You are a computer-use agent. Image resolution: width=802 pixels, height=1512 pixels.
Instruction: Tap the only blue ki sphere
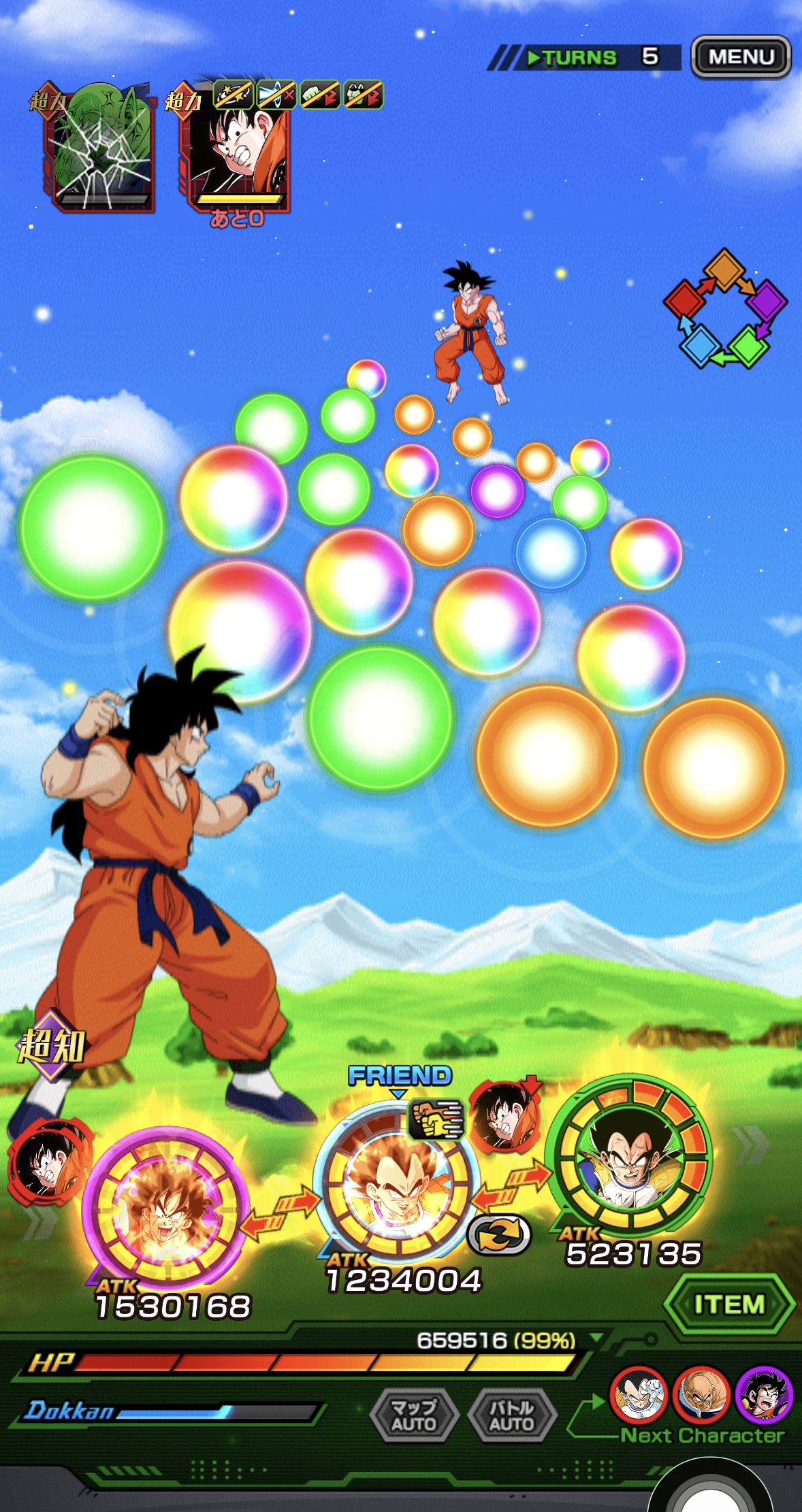coord(551,553)
